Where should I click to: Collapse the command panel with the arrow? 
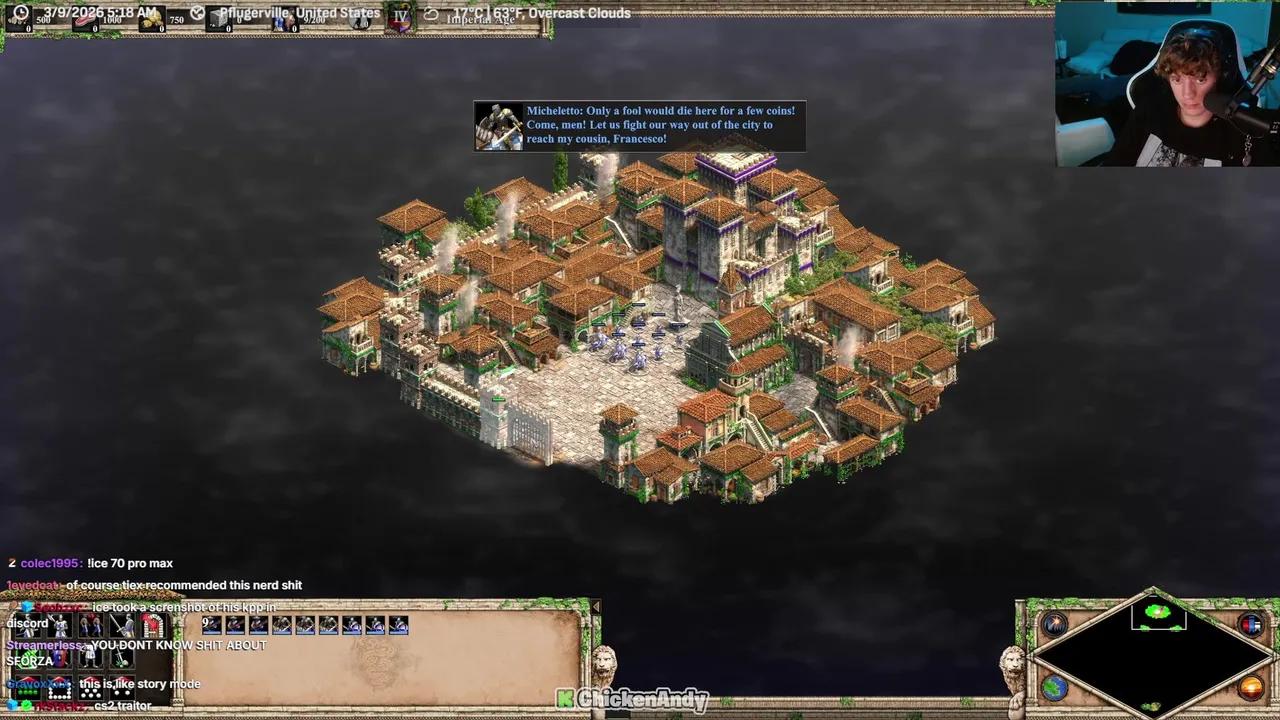click(x=596, y=607)
